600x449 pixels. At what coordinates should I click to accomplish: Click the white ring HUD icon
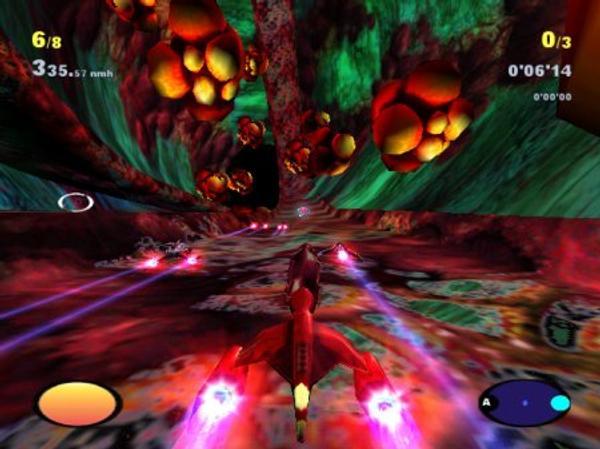click(75, 202)
